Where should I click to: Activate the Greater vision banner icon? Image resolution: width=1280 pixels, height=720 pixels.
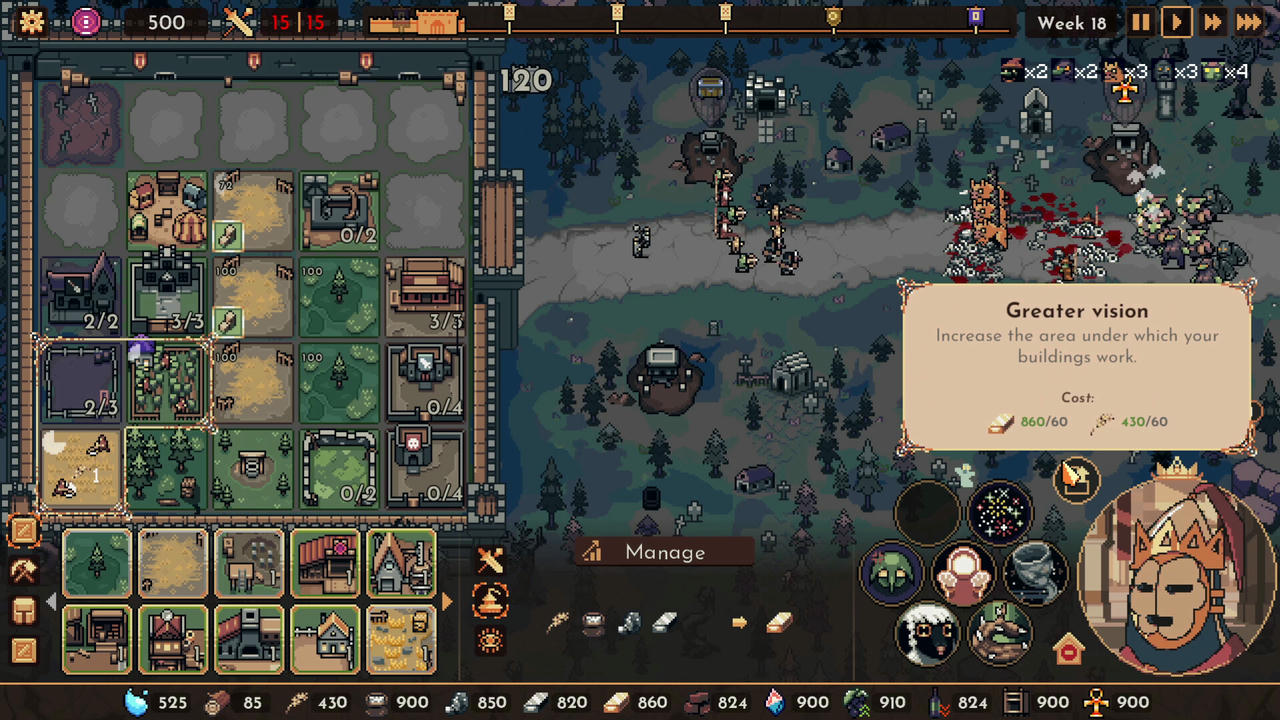[x=1075, y=478]
